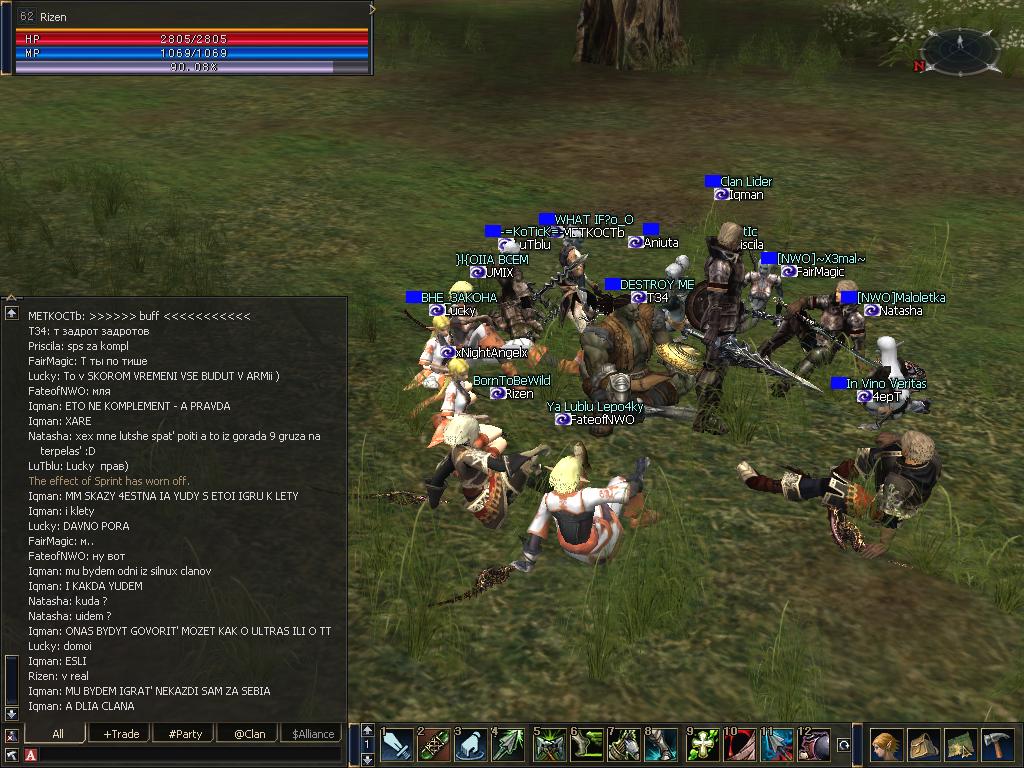
Task: Activate the green arrow skill in slot 4
Action: pos(508,745)
